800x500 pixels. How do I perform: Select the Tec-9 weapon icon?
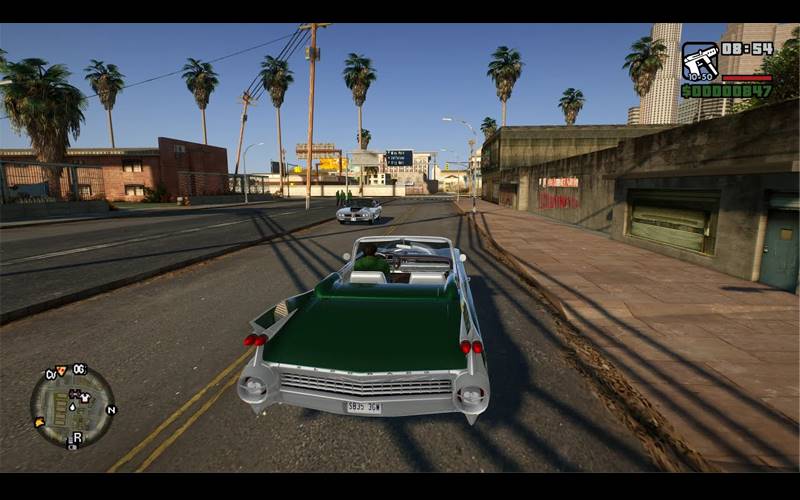tap(700, 61)
